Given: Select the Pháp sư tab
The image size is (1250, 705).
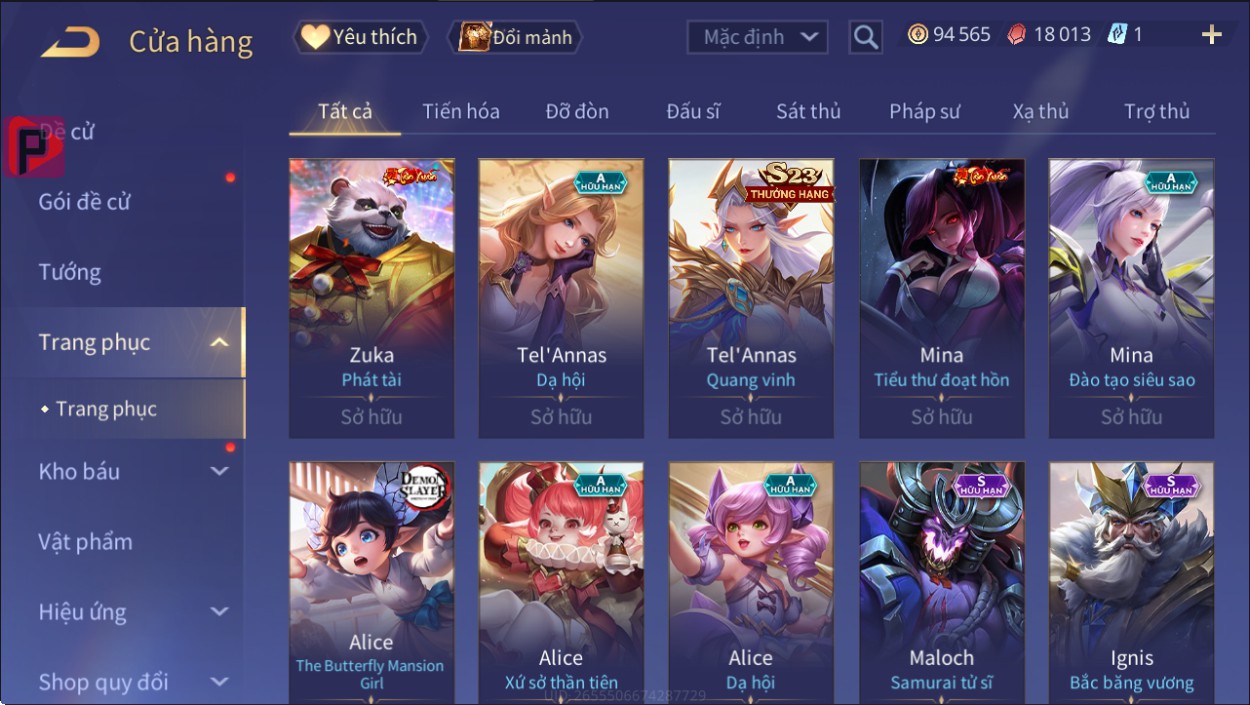Looking at the screenshot, I should tap(924, 112).
